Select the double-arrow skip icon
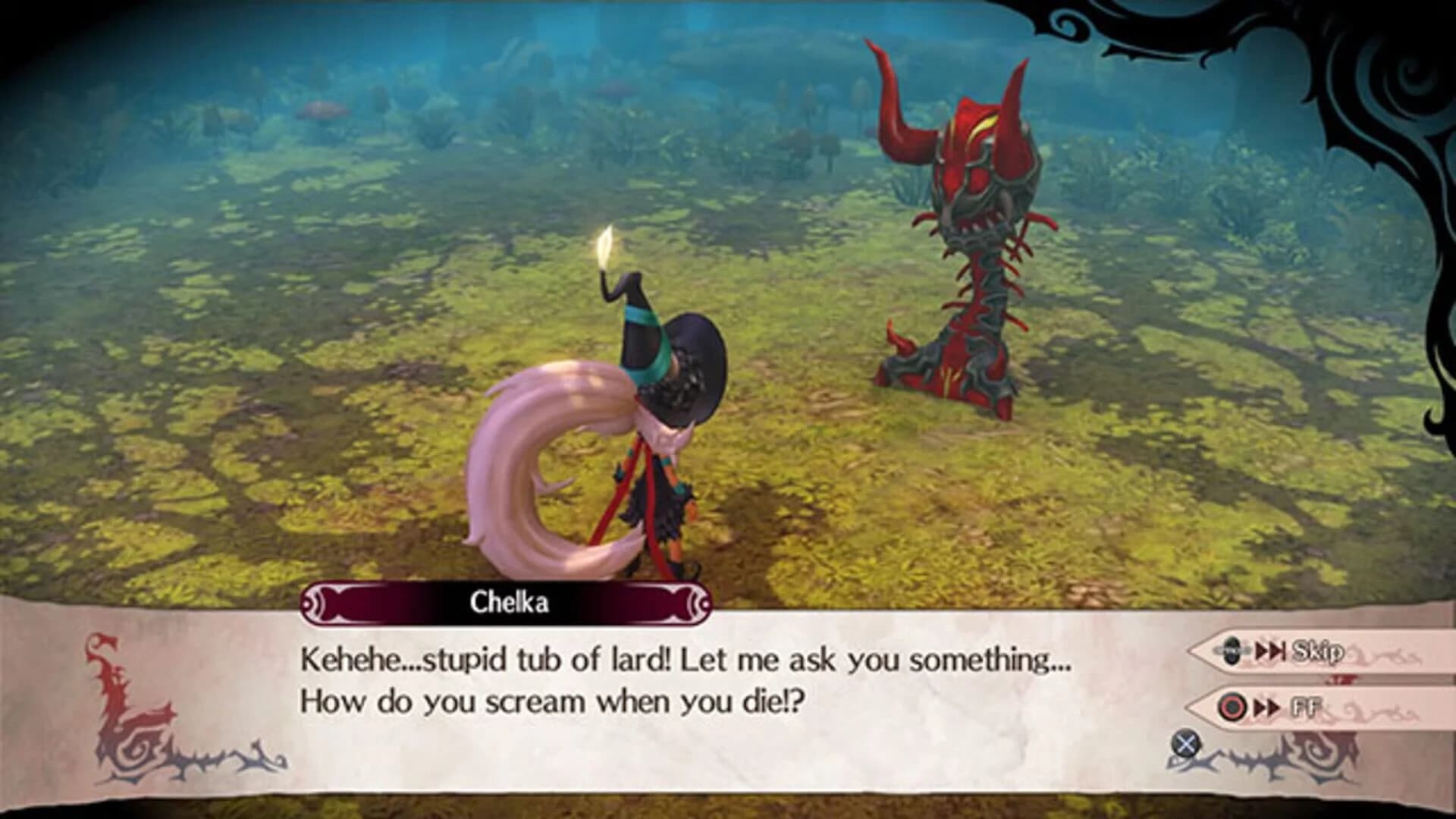 (x=1268, y=651)
